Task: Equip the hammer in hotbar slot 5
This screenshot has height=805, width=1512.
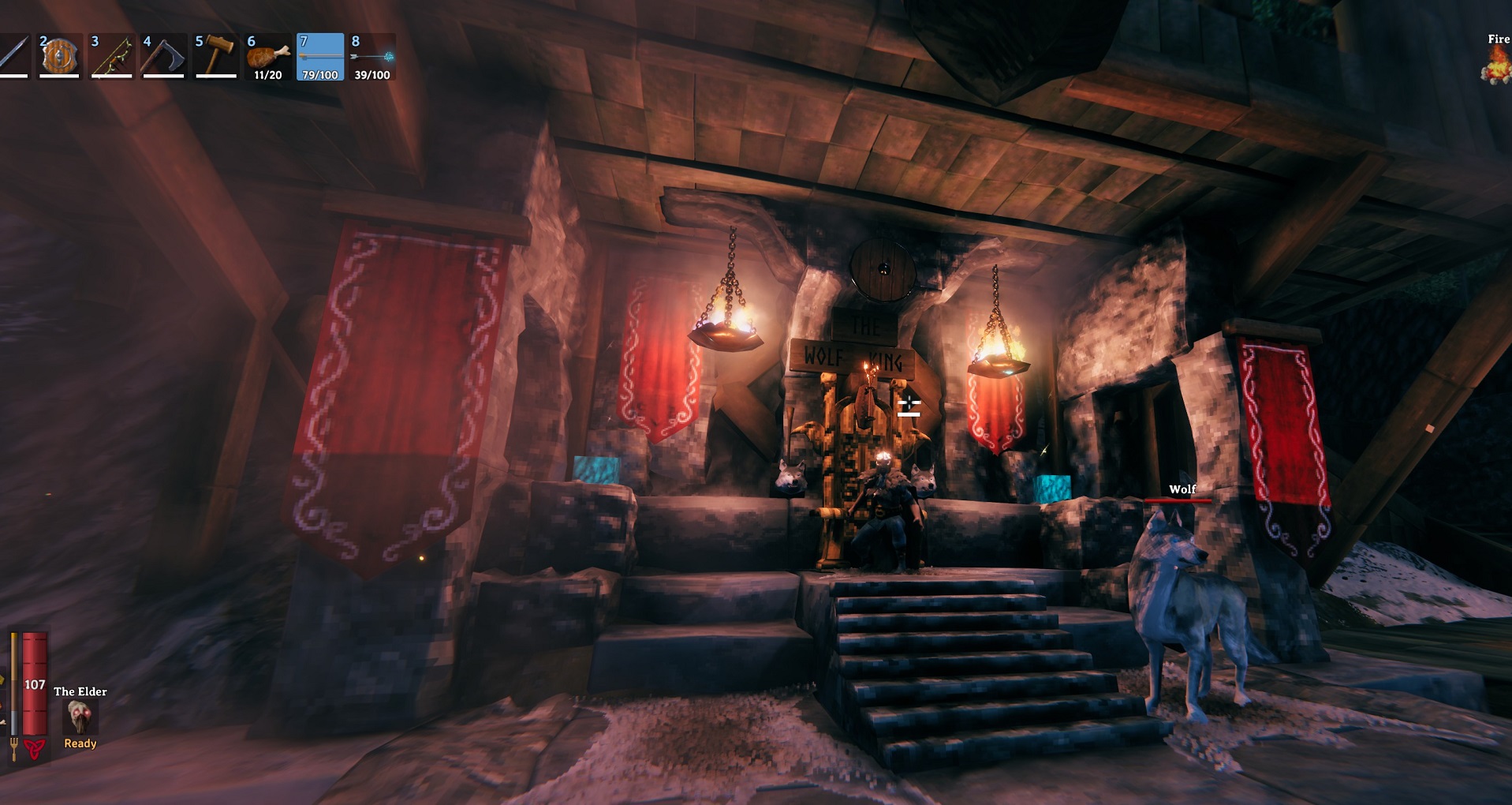Action: [x=215, y=55]
